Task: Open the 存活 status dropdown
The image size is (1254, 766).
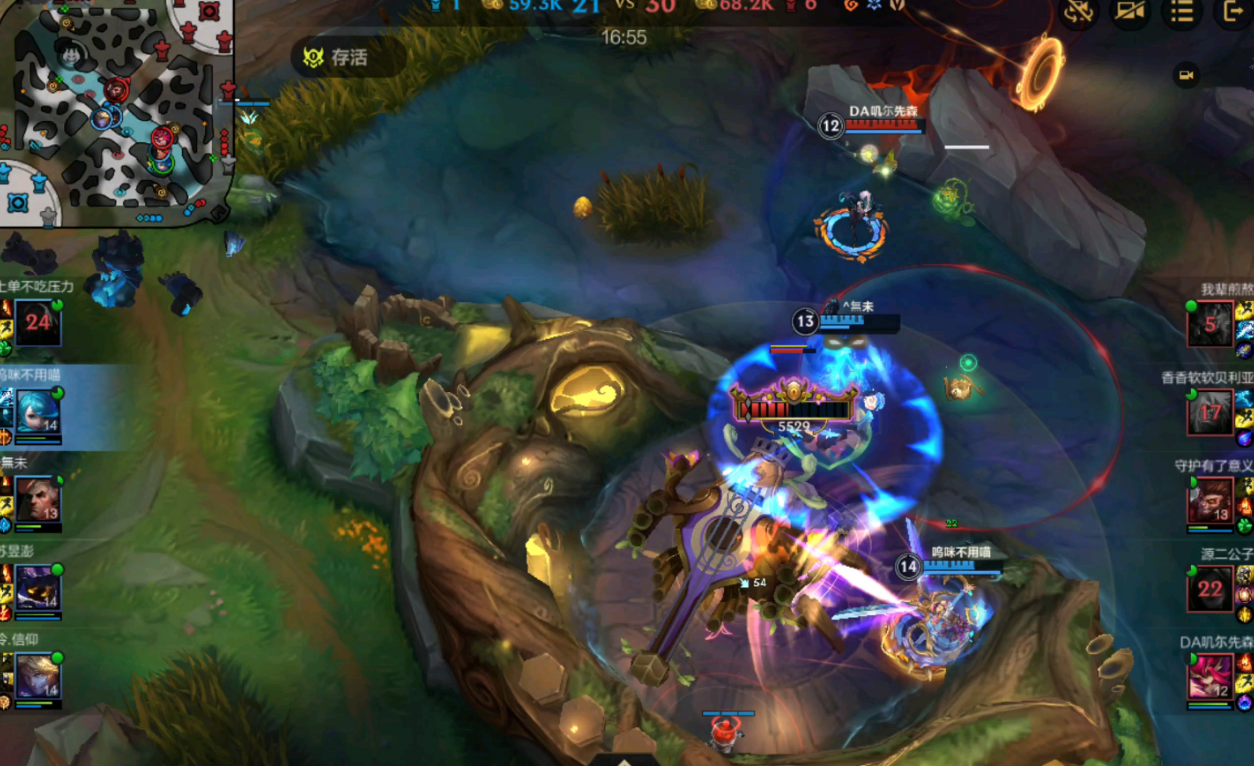Action: pos(347,58)
